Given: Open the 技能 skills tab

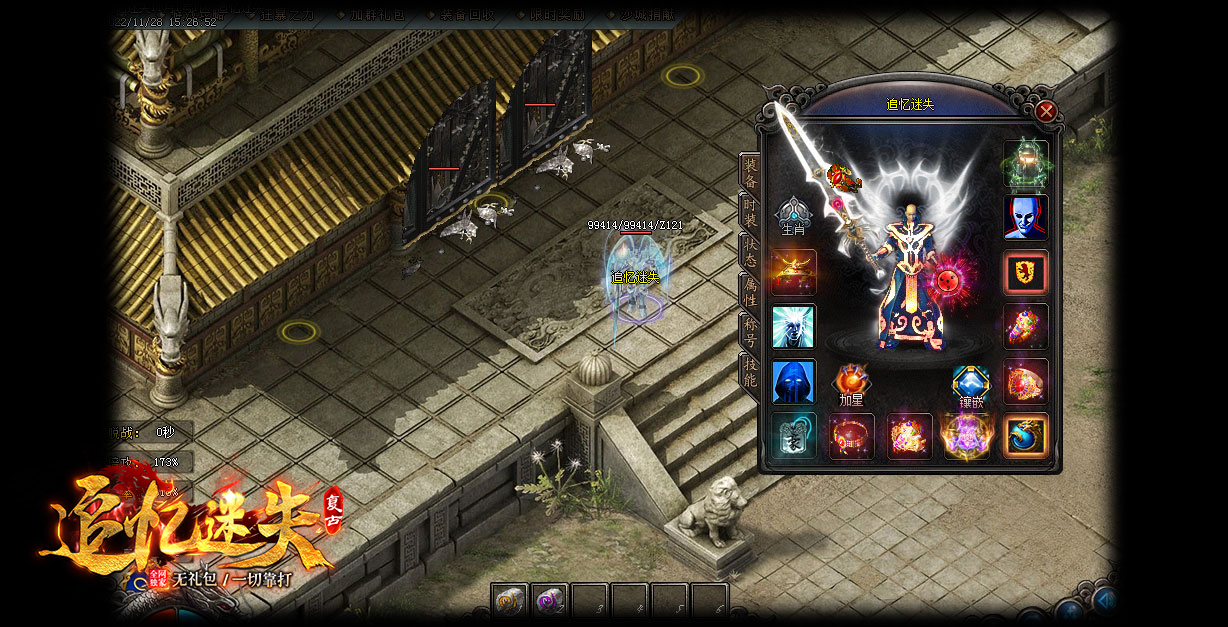Looking at the screenshot, I should [x=750, y=371].
